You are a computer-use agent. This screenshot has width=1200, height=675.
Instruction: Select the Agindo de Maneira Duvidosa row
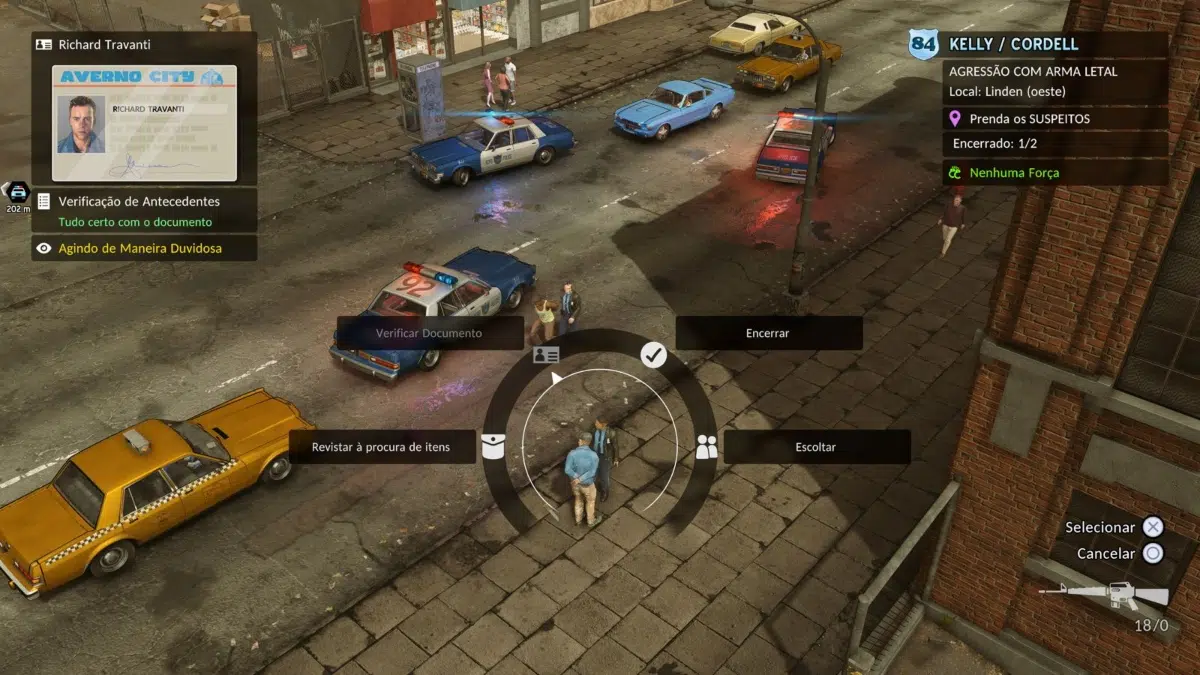[144, 248]
